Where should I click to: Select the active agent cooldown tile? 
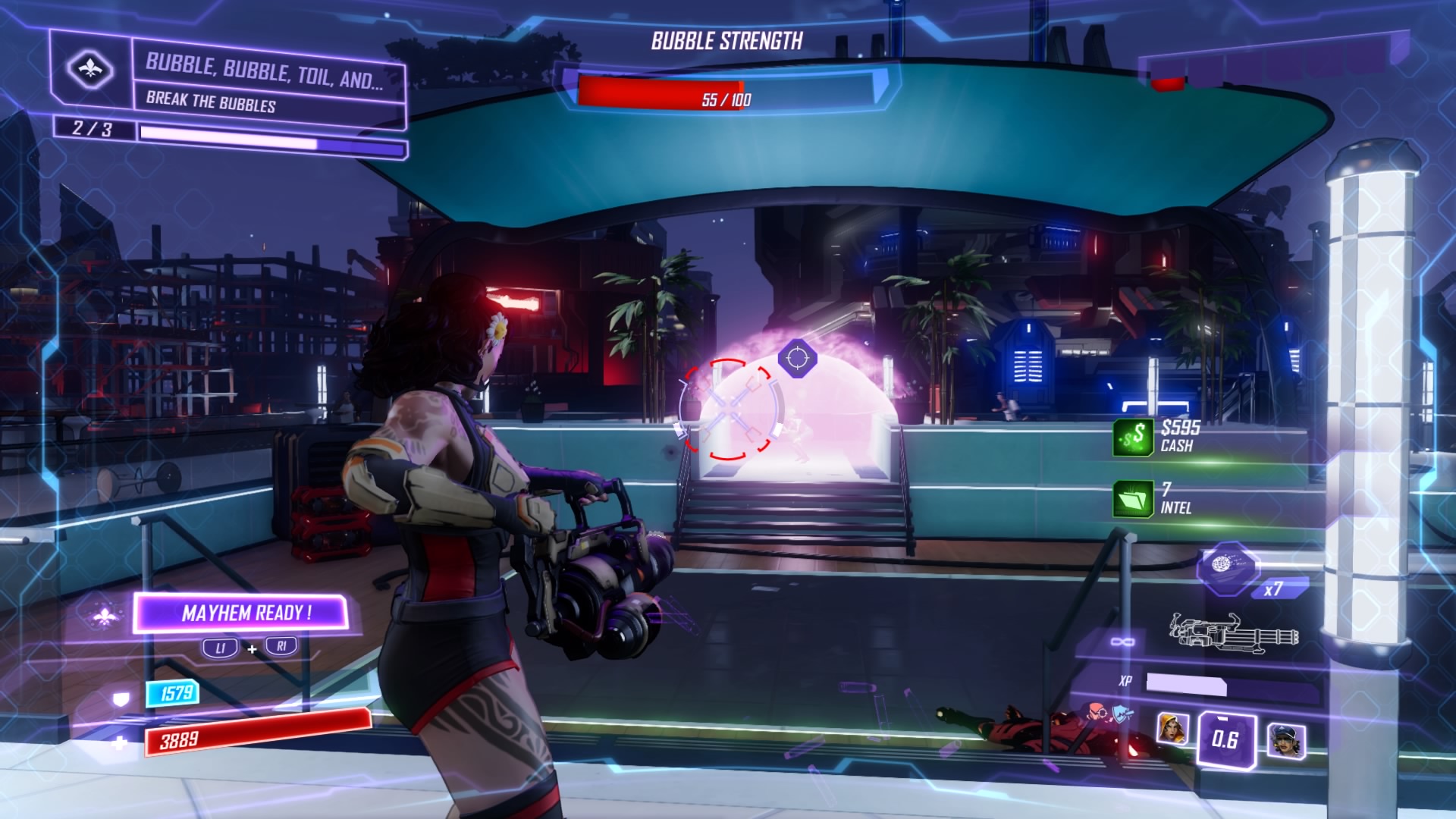coord(1225,739)
